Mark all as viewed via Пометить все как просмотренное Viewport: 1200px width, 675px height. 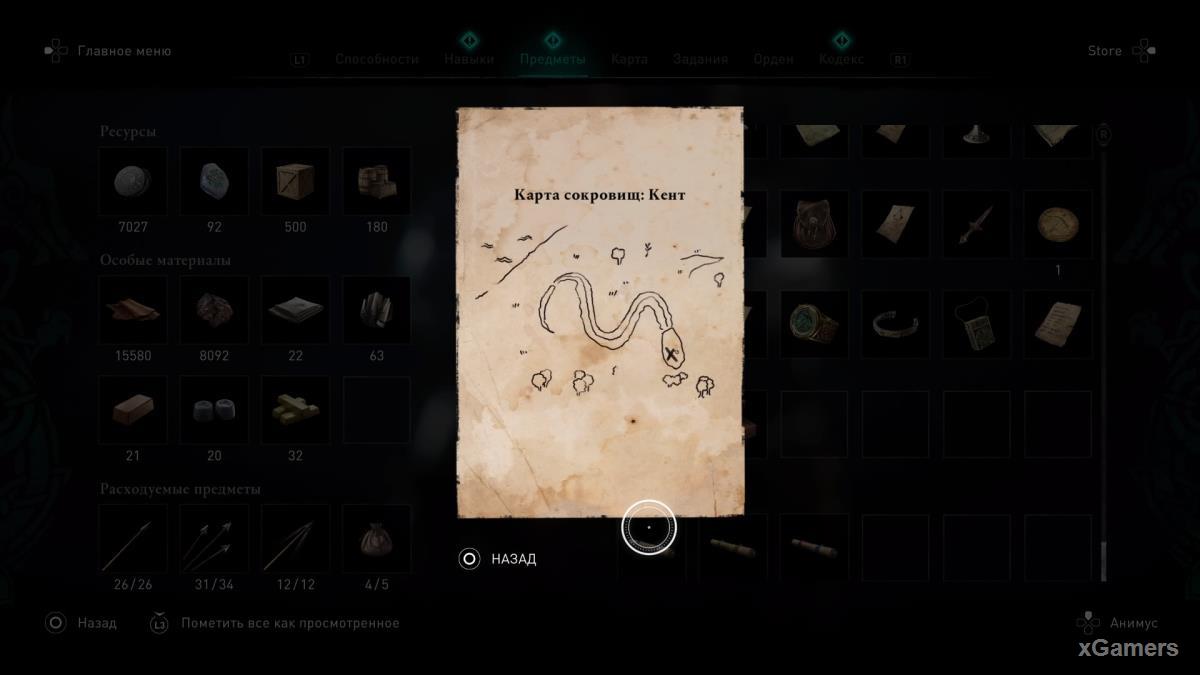tap(290, 623)
